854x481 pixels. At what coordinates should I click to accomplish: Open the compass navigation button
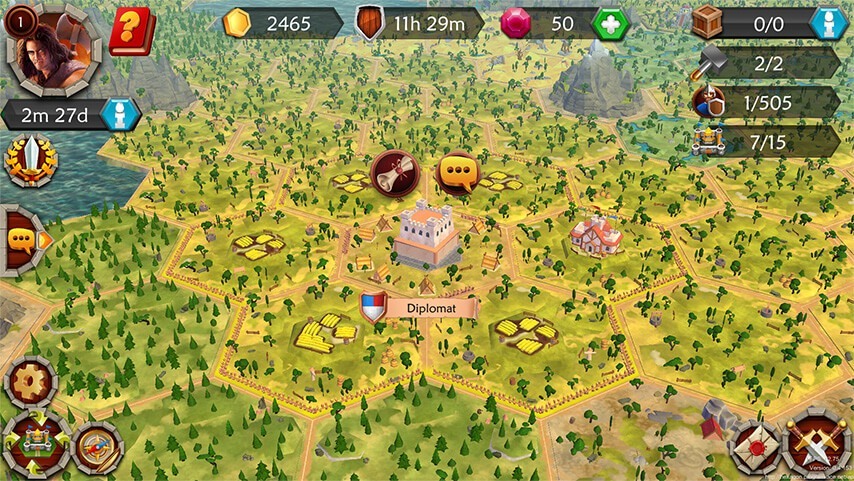coord(98,448)
